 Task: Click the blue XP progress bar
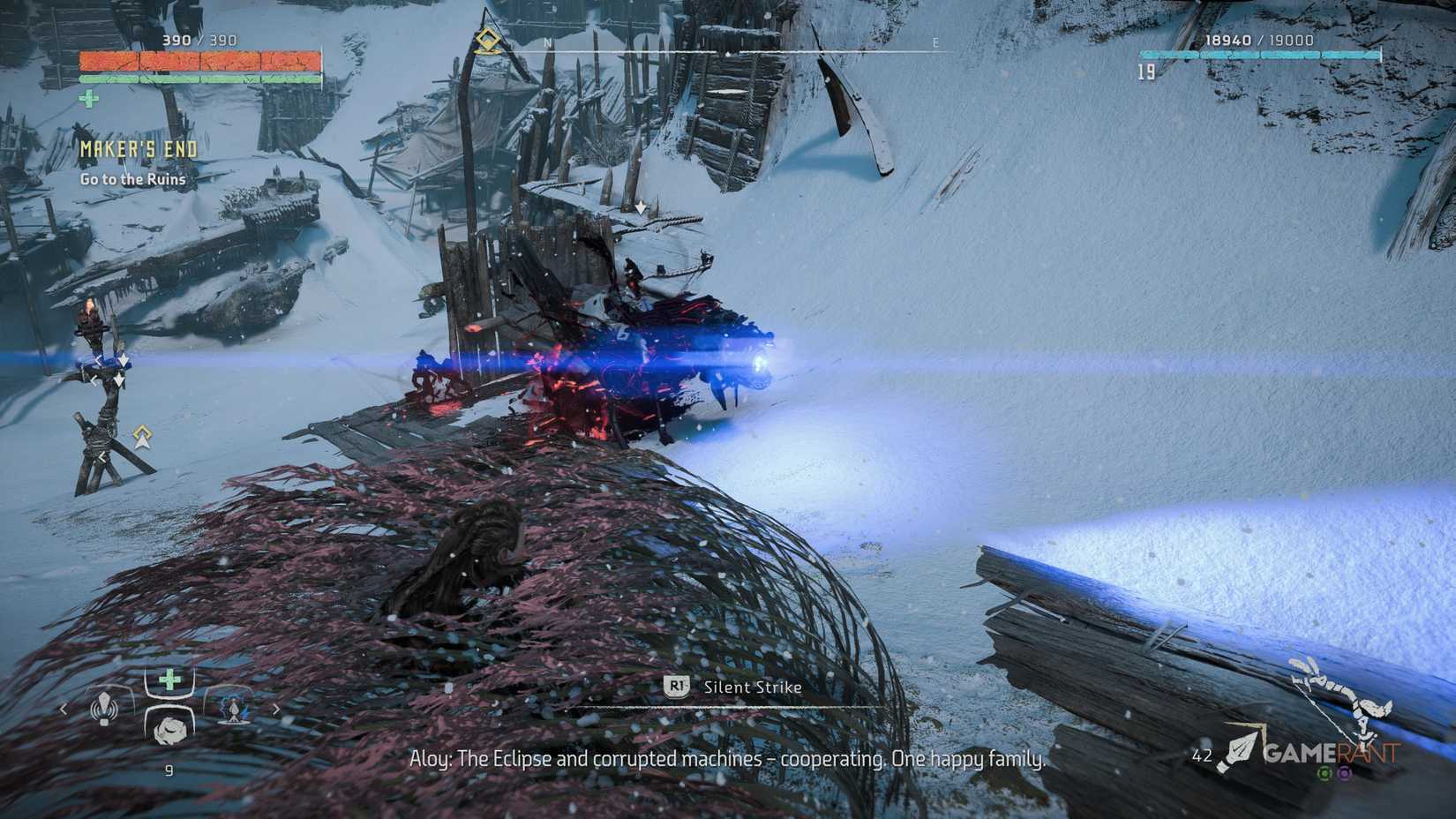coord(1262,54)
